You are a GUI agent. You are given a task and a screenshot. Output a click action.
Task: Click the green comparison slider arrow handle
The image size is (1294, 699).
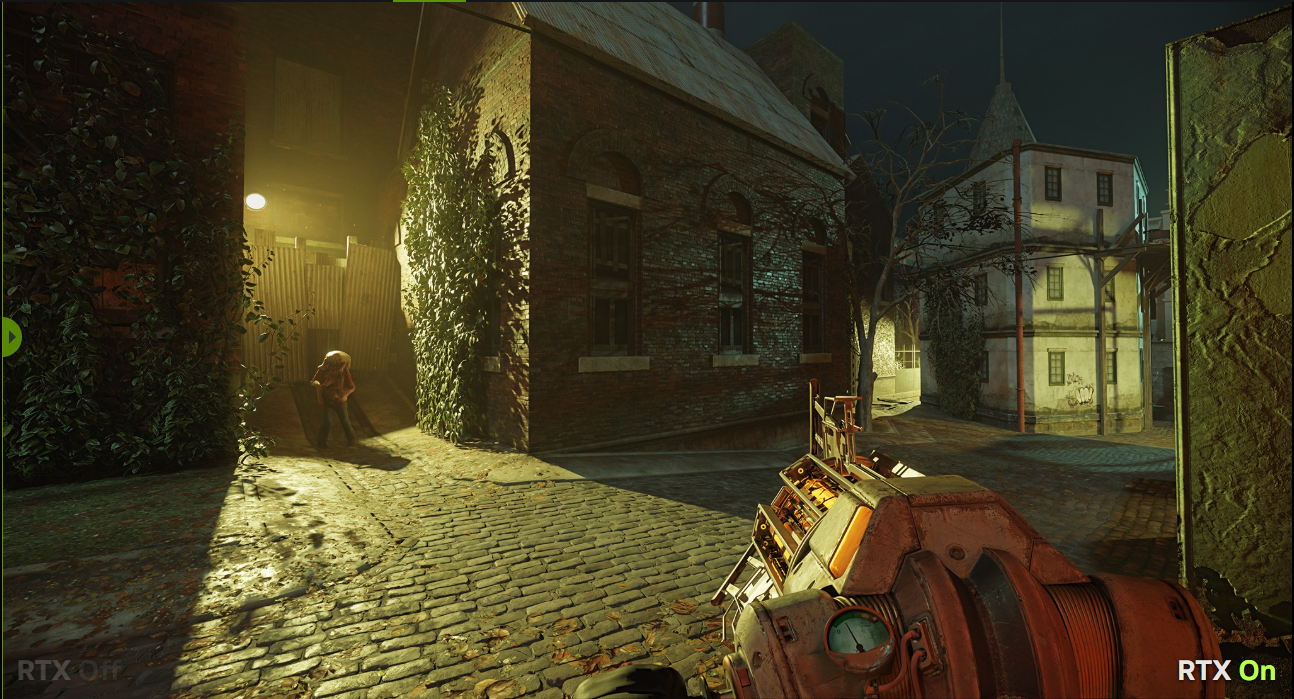click(x=11, y=337)
